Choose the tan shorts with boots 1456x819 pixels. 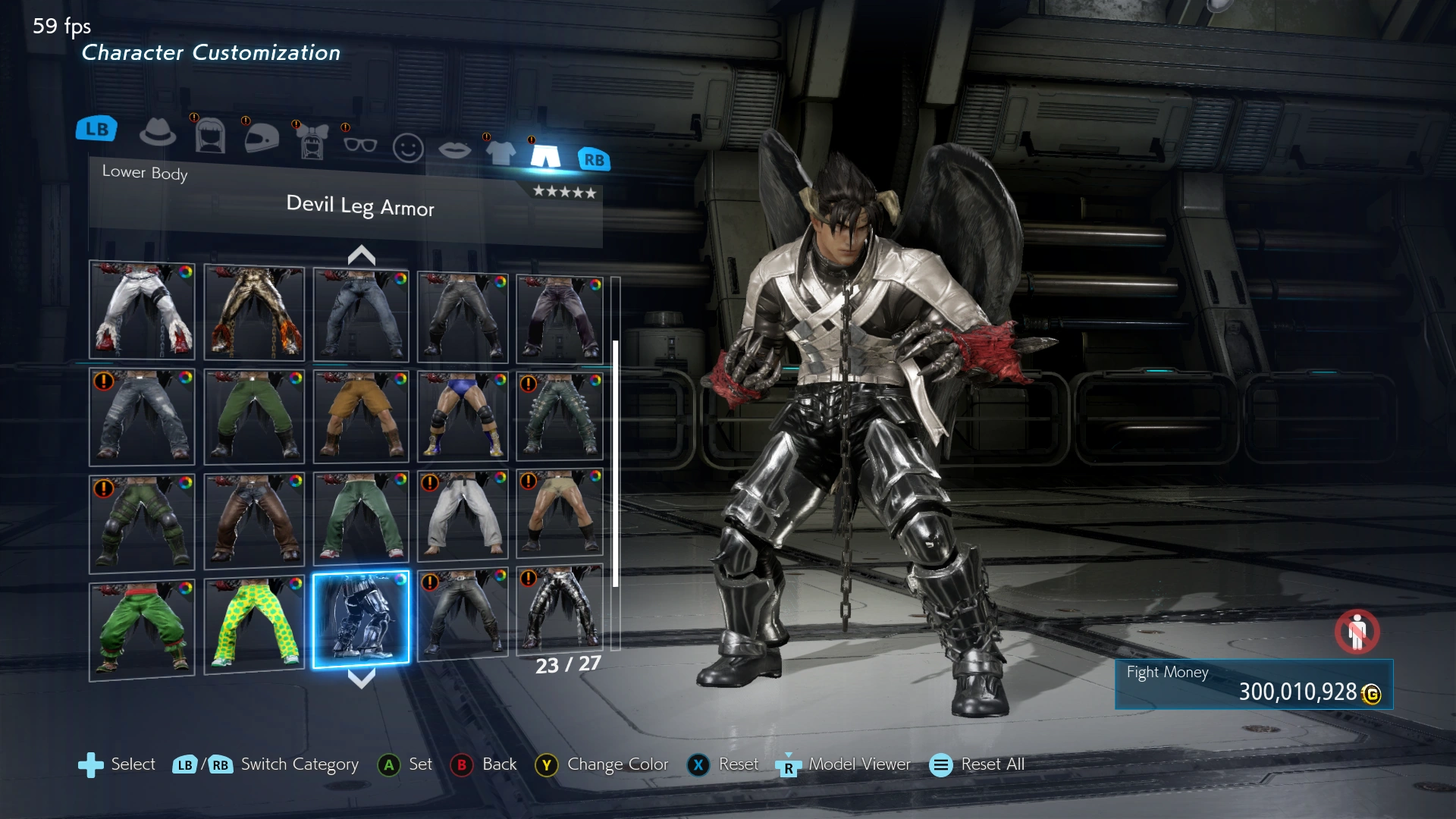(x=361, y=416)
